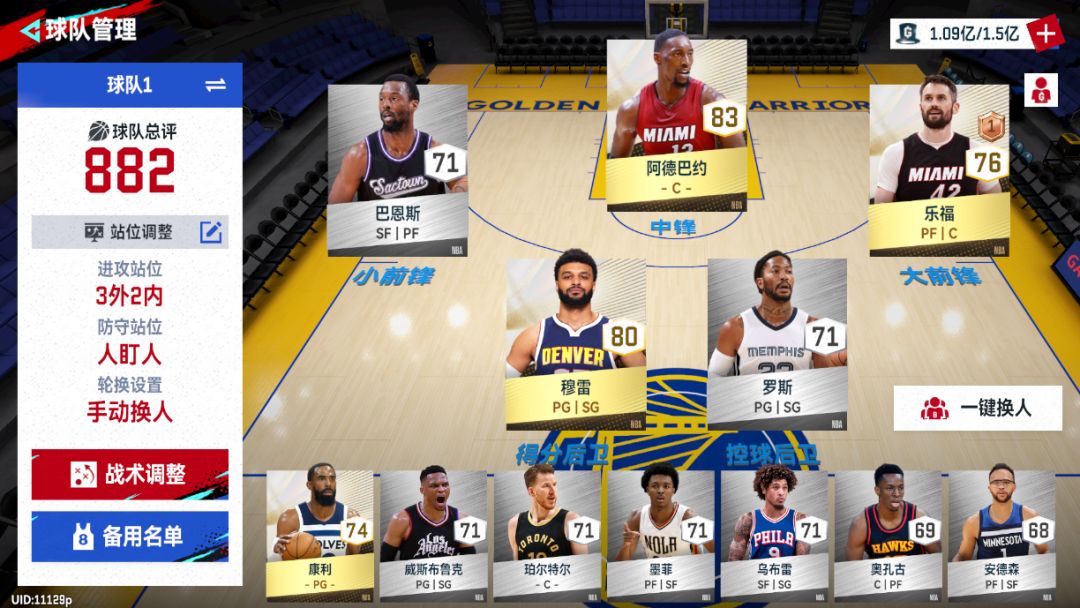Choose bench player 奥孔古
1080x608 pixels.
pyautogui.click(x=888, y=532)
